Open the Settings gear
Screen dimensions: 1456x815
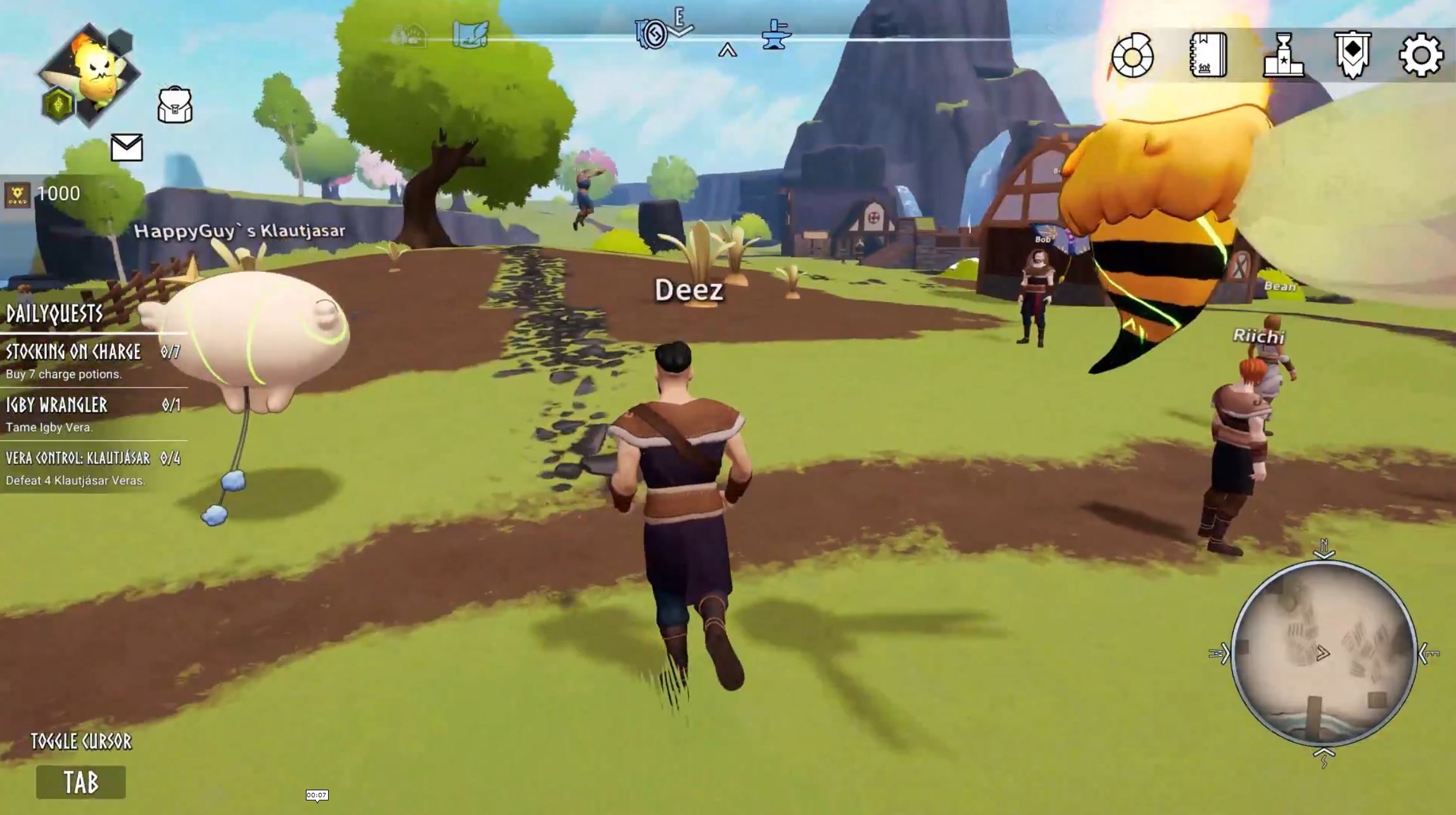tap(1421, 56)
